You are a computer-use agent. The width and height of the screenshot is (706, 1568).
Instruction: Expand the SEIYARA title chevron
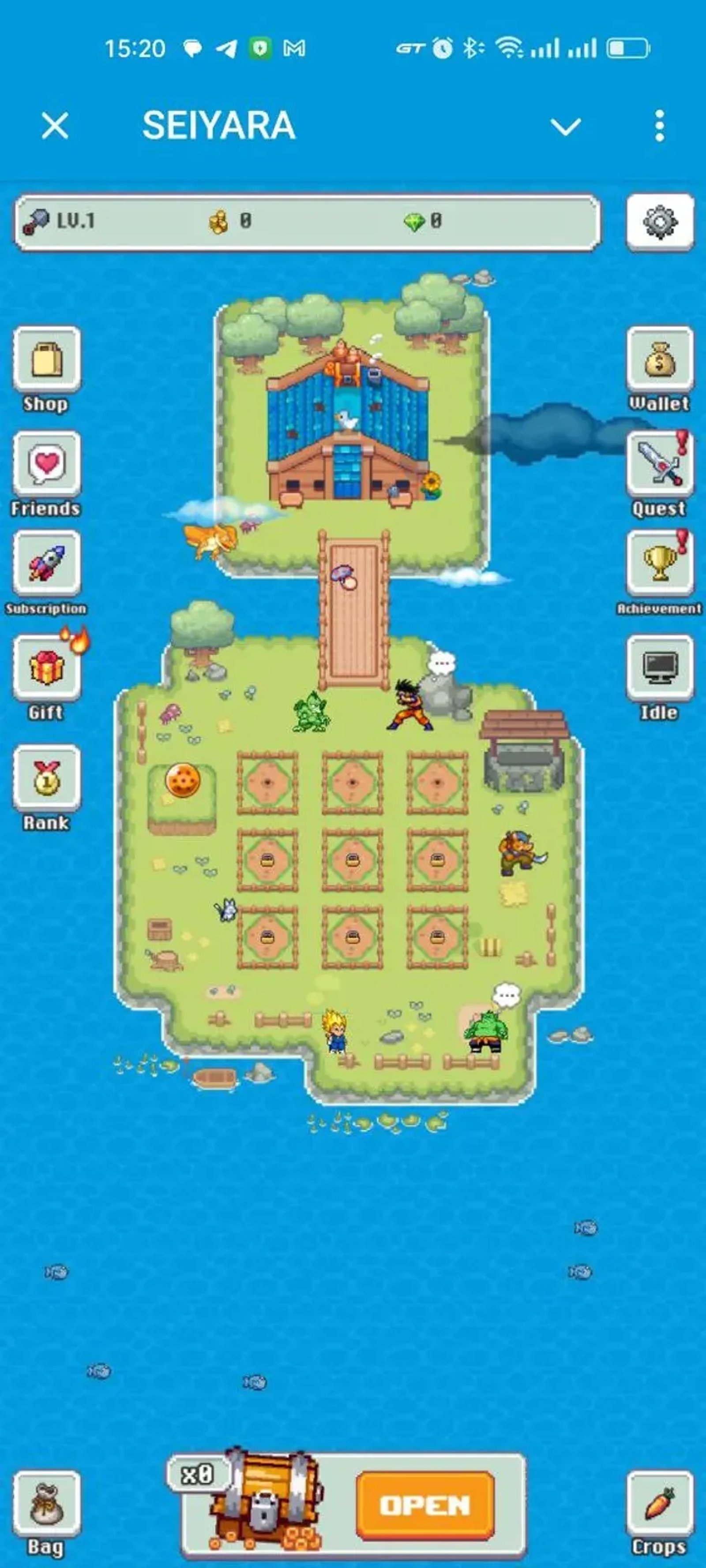pos(565,127)
